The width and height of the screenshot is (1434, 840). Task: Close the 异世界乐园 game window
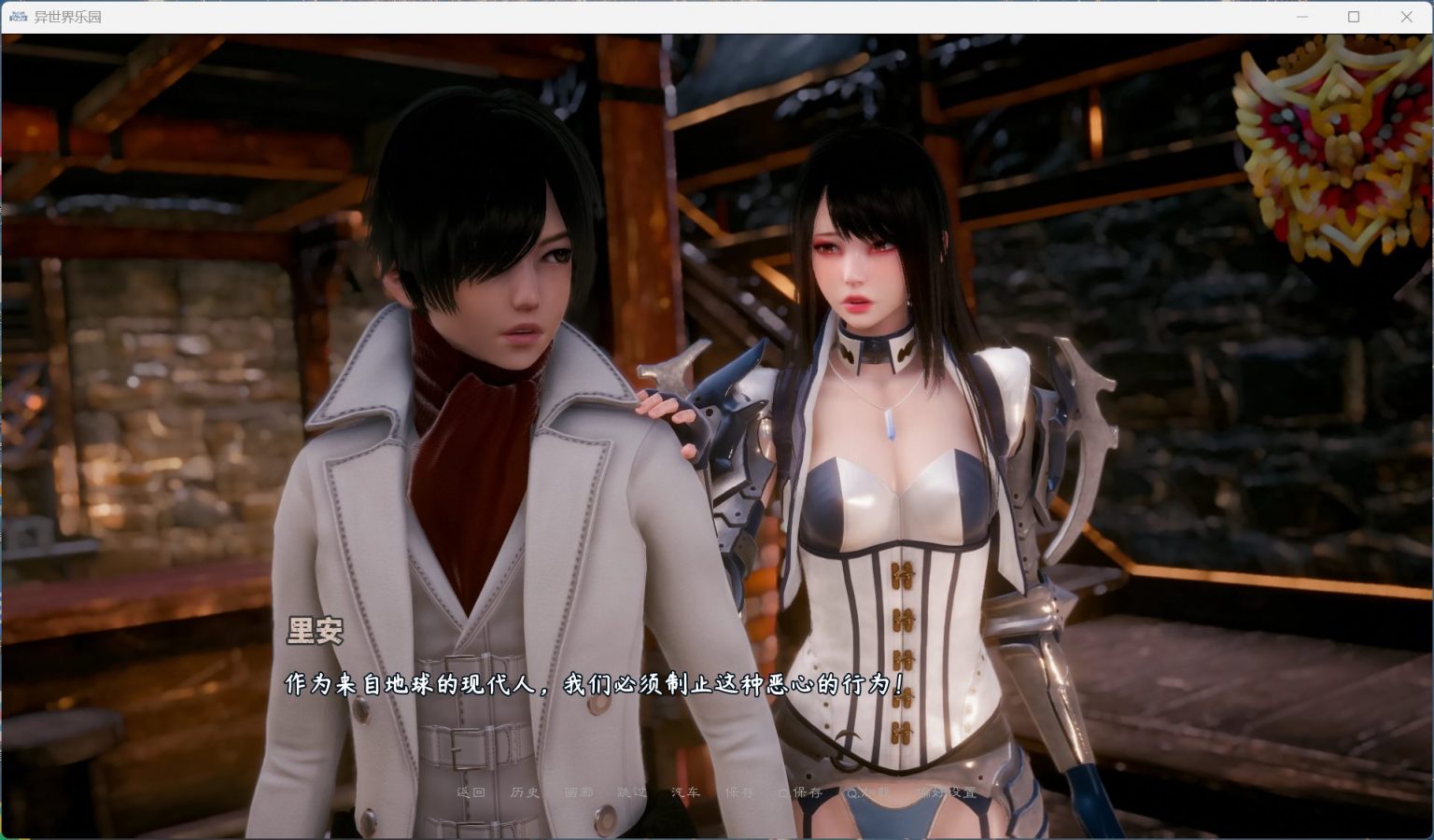tap(1406, 17)
